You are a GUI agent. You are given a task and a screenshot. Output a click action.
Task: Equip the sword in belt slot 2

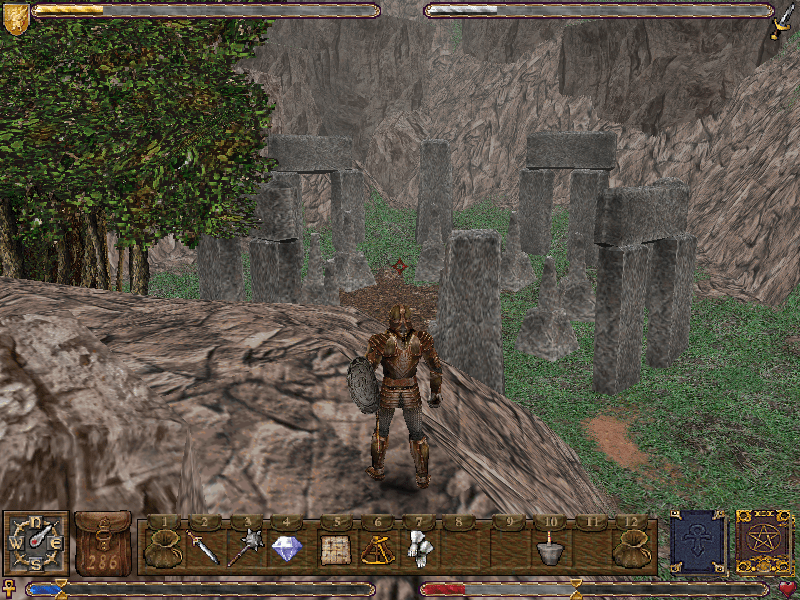coord(203,548)
